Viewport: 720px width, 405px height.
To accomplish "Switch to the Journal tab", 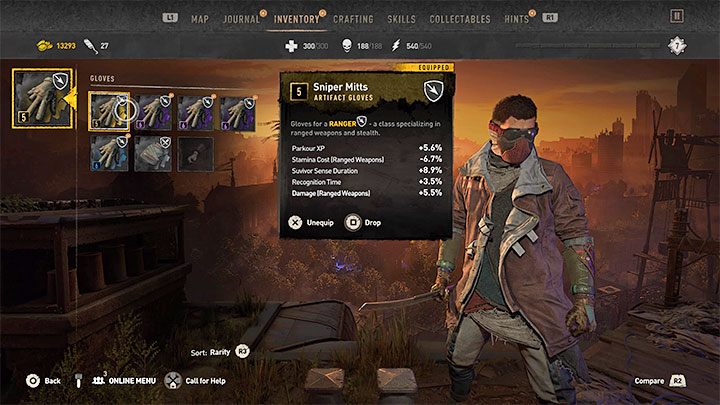I will (241, 18).
